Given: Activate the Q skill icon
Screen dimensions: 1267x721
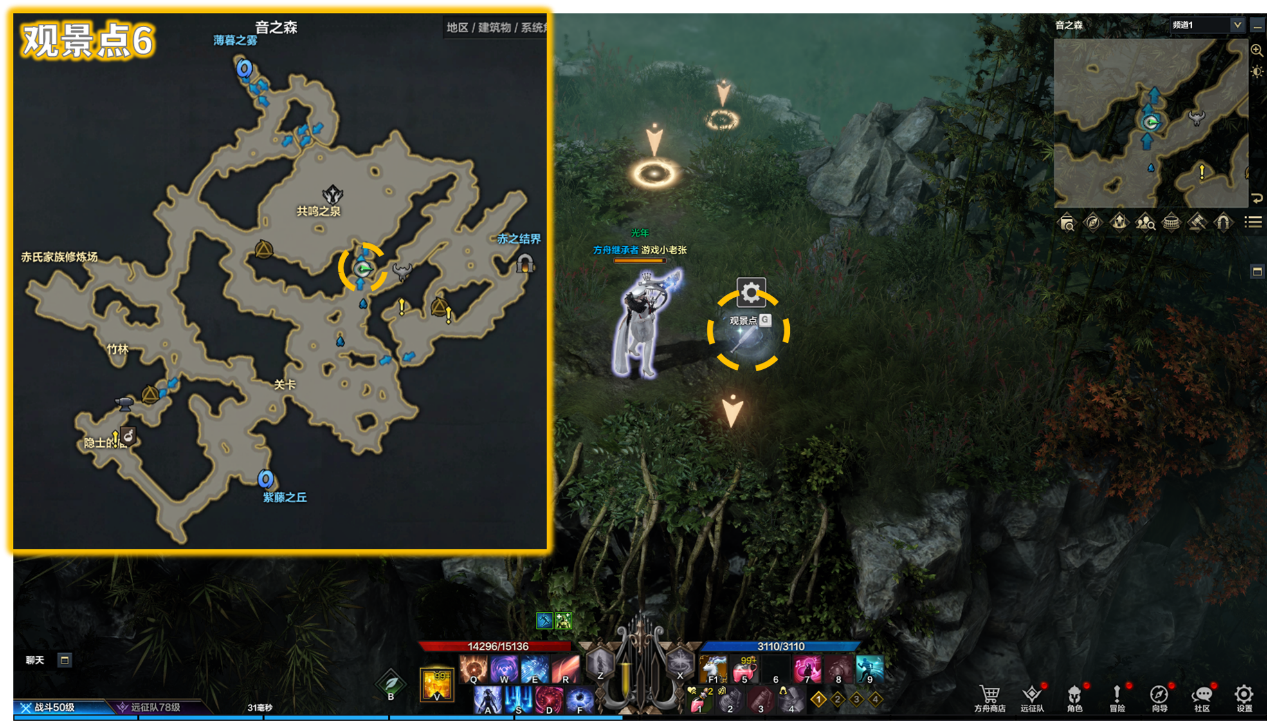Looking at the screenshot, I should point(474,669).
